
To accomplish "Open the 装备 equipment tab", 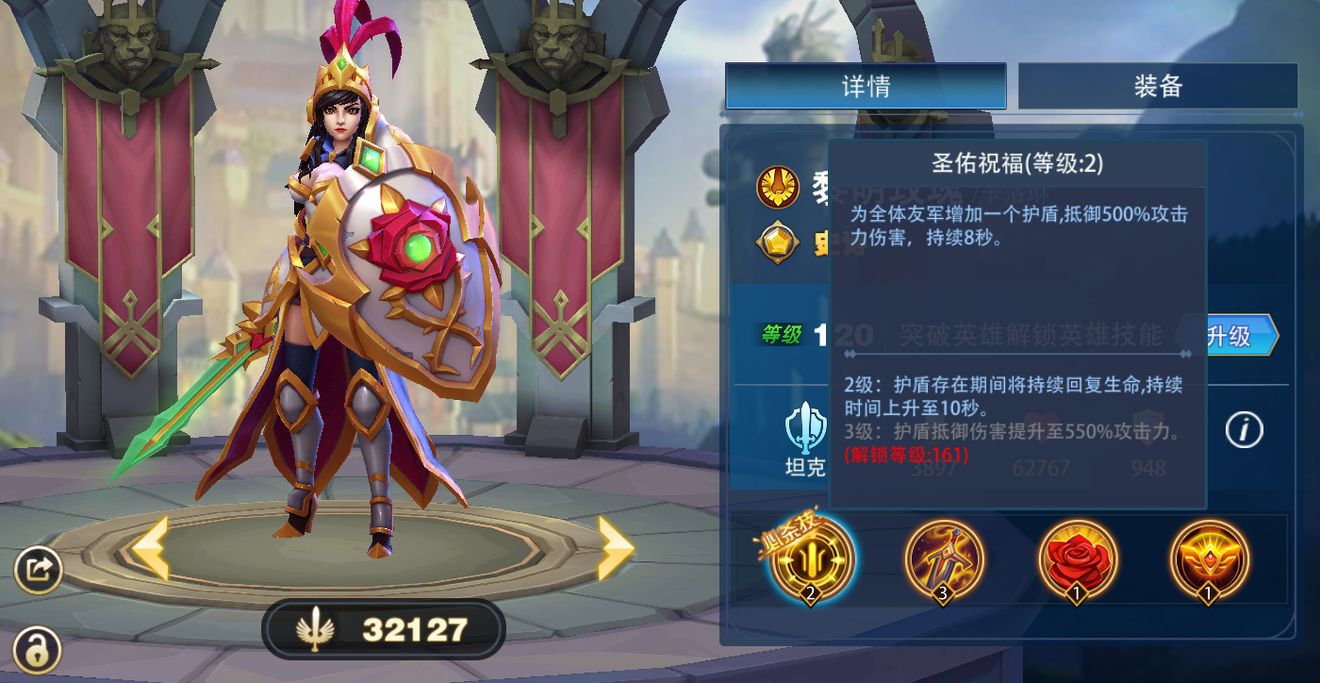I will click(1157, 86).
